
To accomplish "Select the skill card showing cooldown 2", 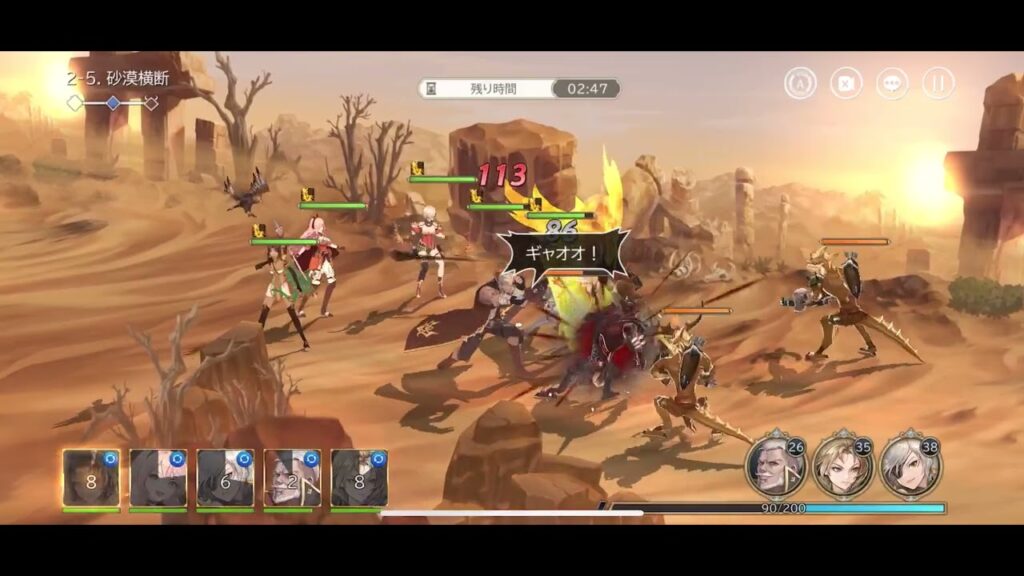I will [292, 477].
